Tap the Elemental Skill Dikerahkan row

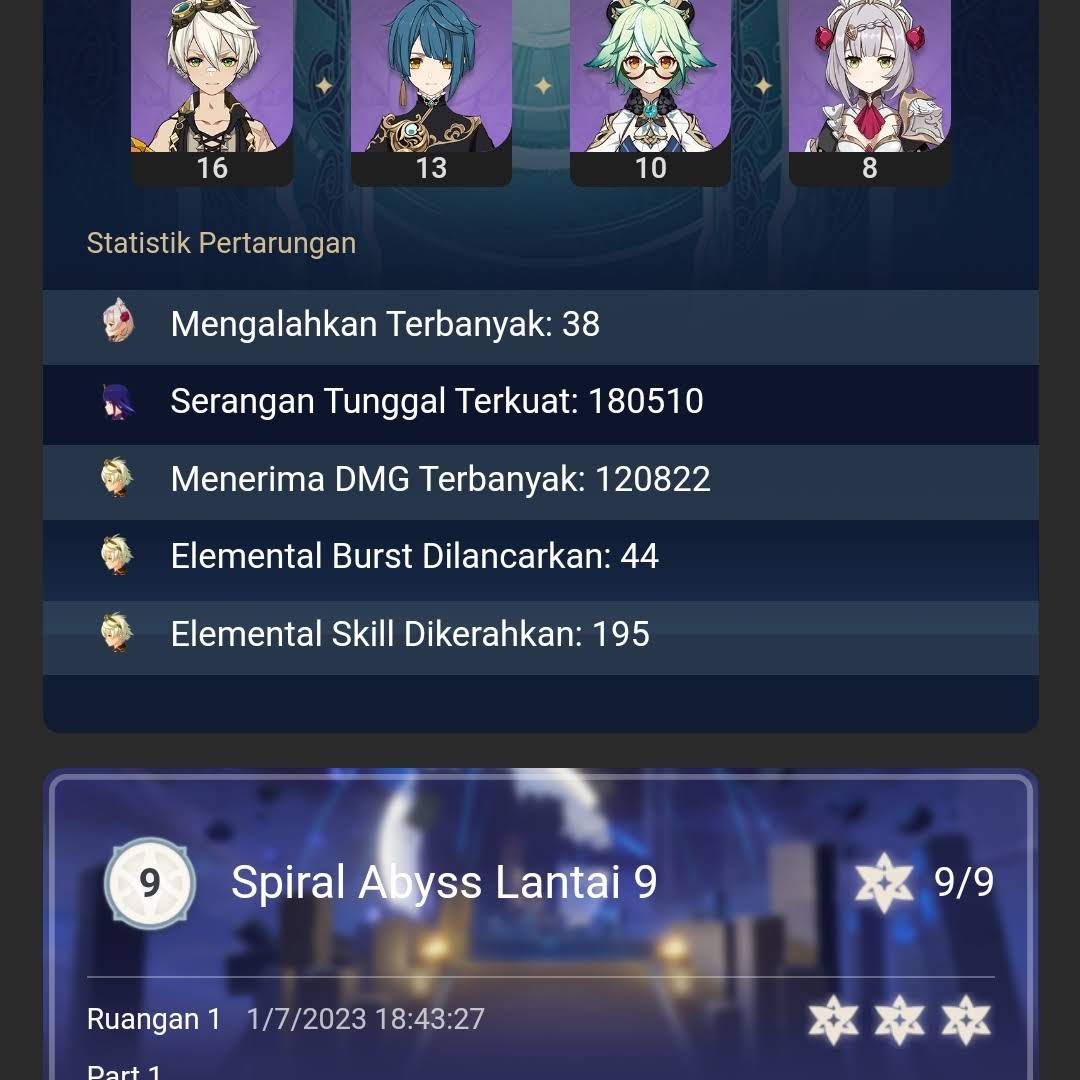(540, 634)
